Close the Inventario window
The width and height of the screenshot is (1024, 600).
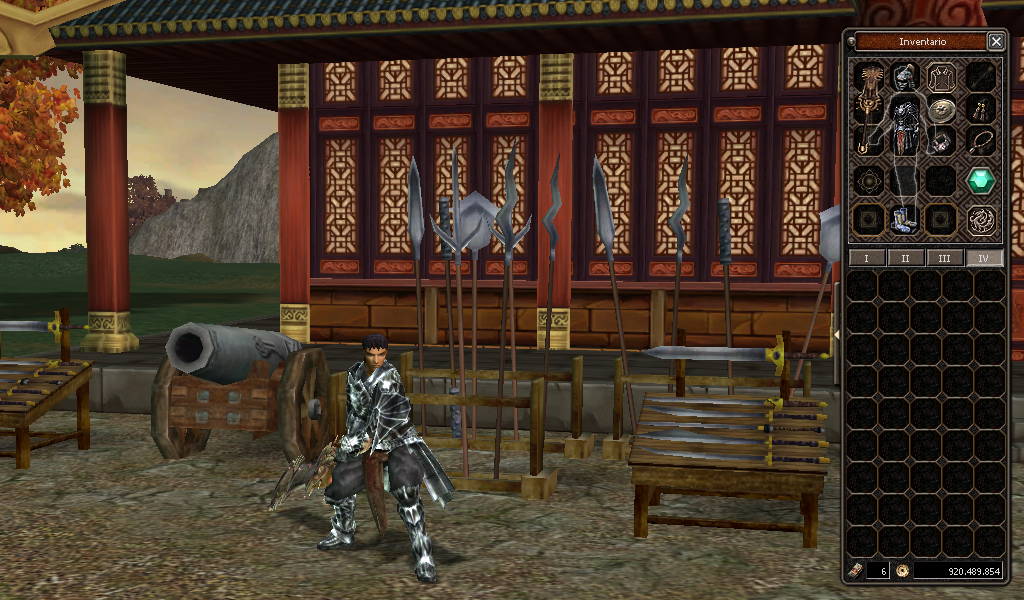(996, 41)
